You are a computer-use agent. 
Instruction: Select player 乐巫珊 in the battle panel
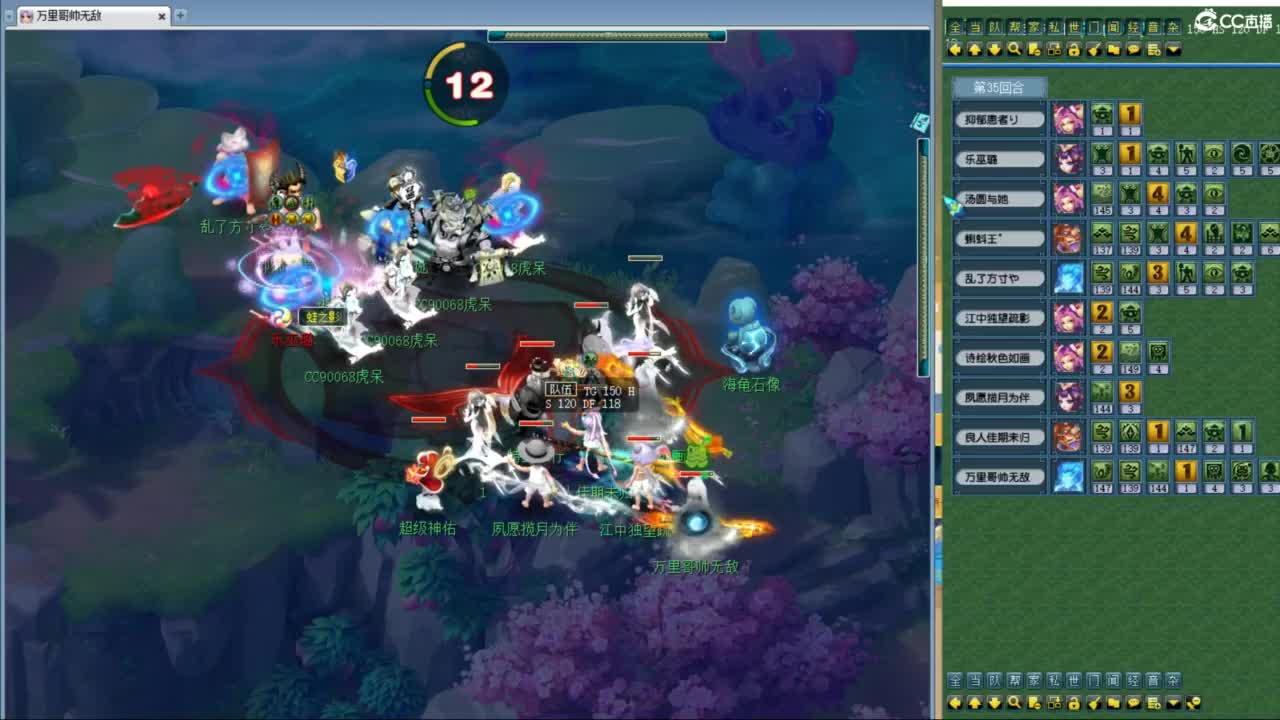999,158
